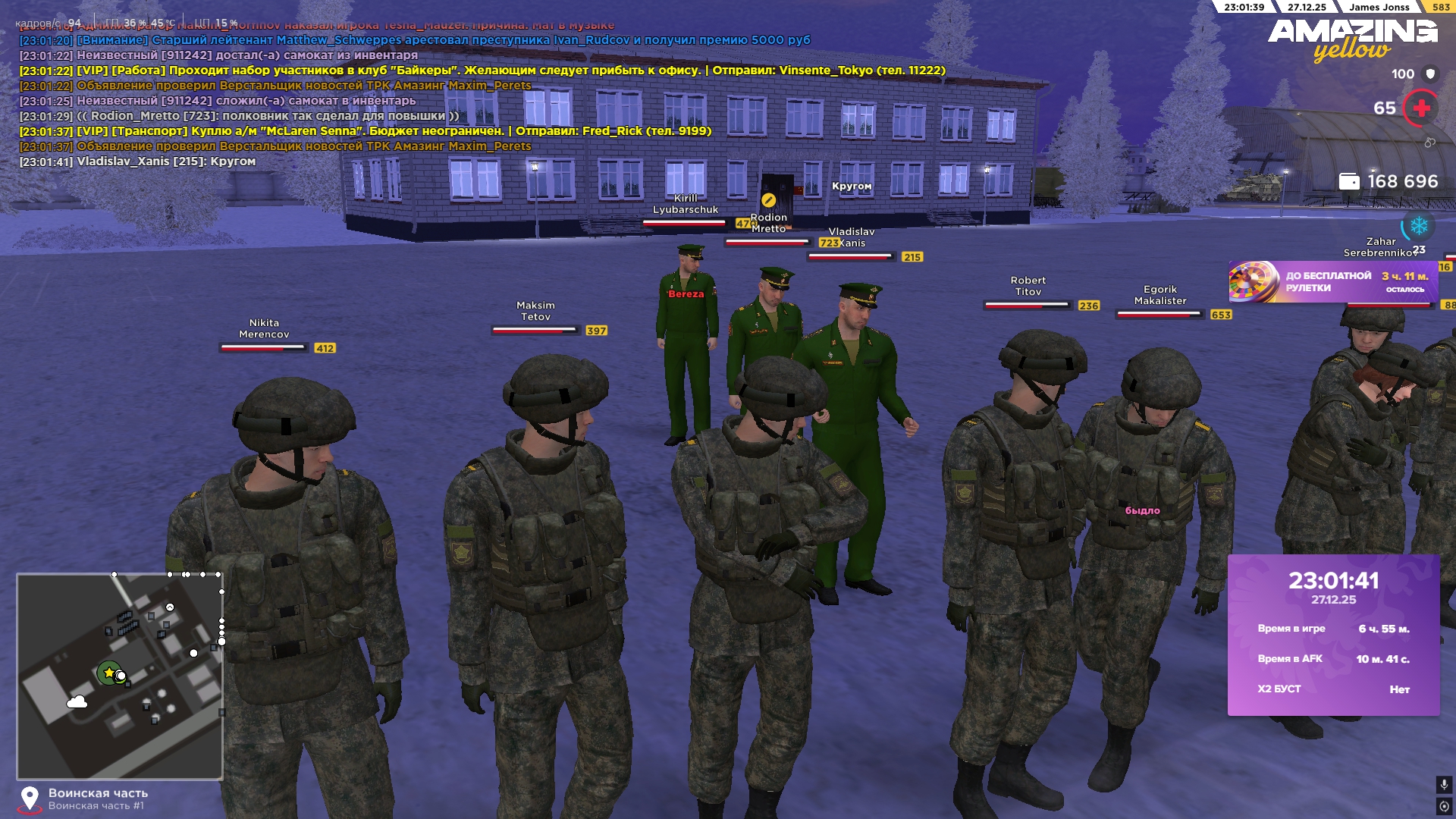
Task: Click the location pin beside Воинская часть
Action: coord(30,799)
